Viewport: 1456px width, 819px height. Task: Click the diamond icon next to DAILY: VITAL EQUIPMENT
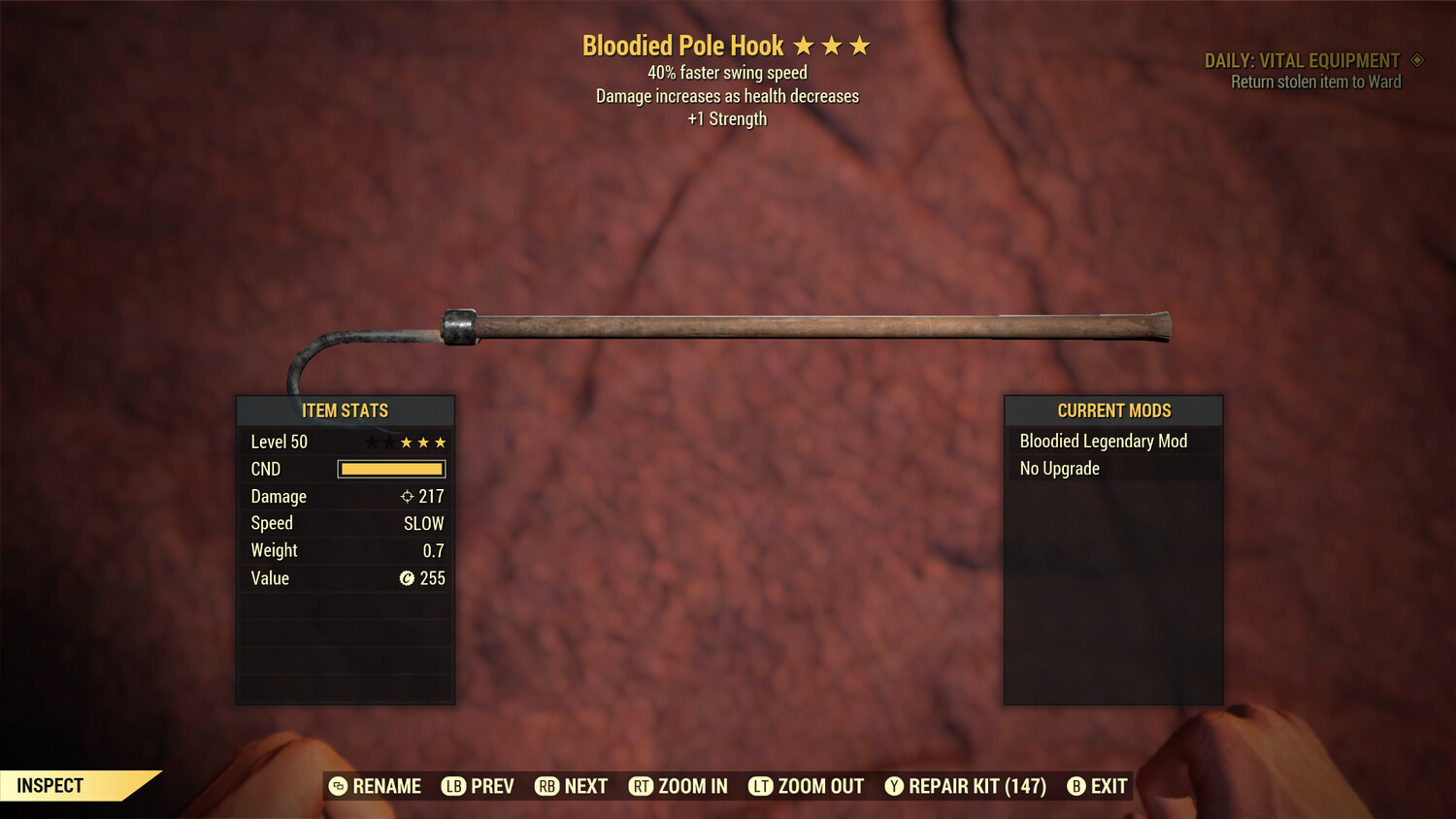point(1415,59)
